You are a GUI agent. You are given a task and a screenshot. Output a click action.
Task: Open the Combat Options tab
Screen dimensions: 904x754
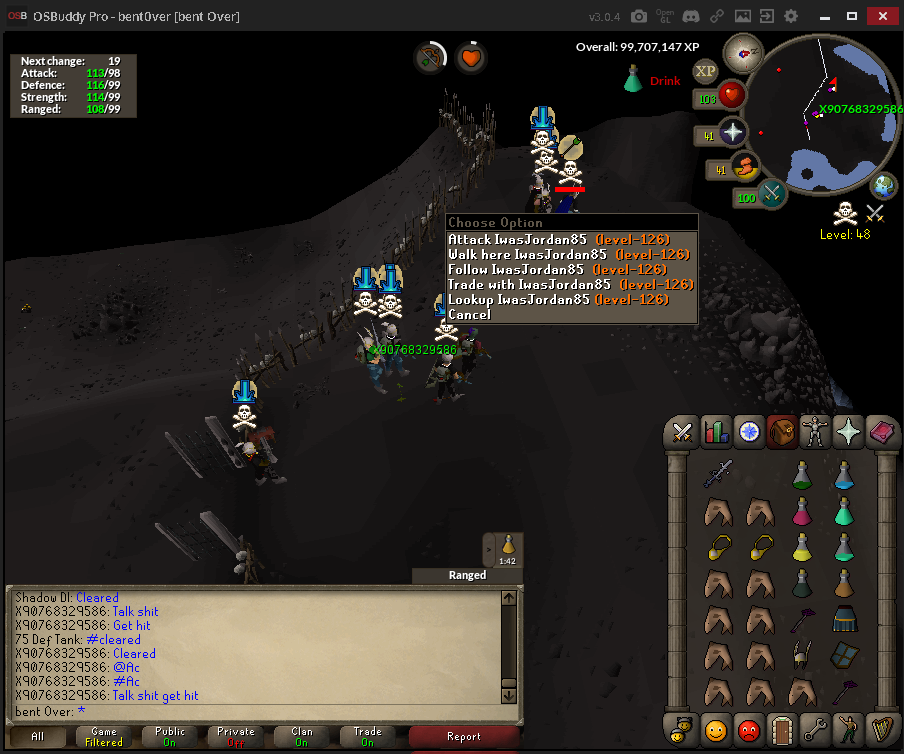coord(683,432)
